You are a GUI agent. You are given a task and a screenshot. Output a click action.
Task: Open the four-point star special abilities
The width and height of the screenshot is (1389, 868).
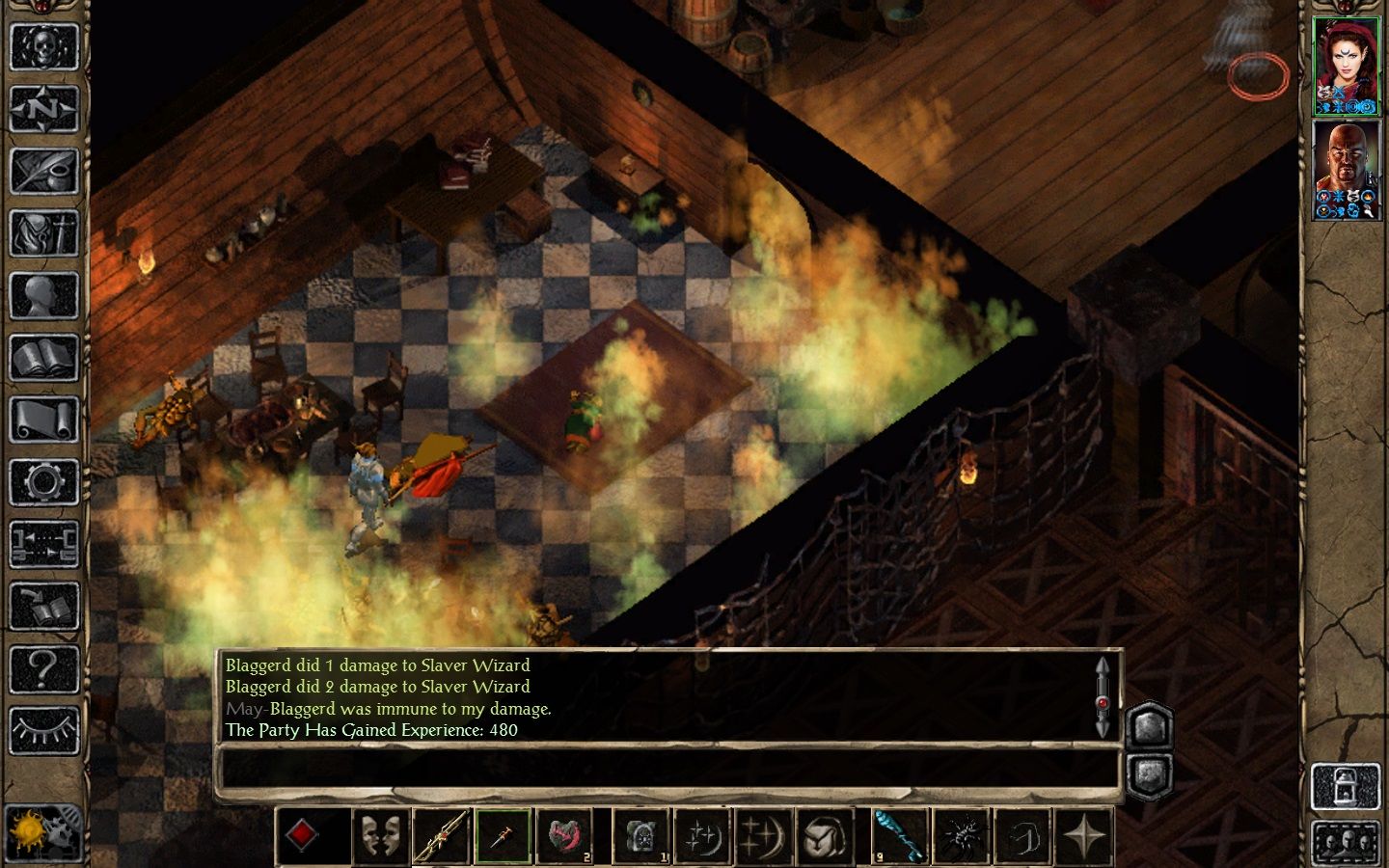pyautogui.click(x=1085, y=835)
